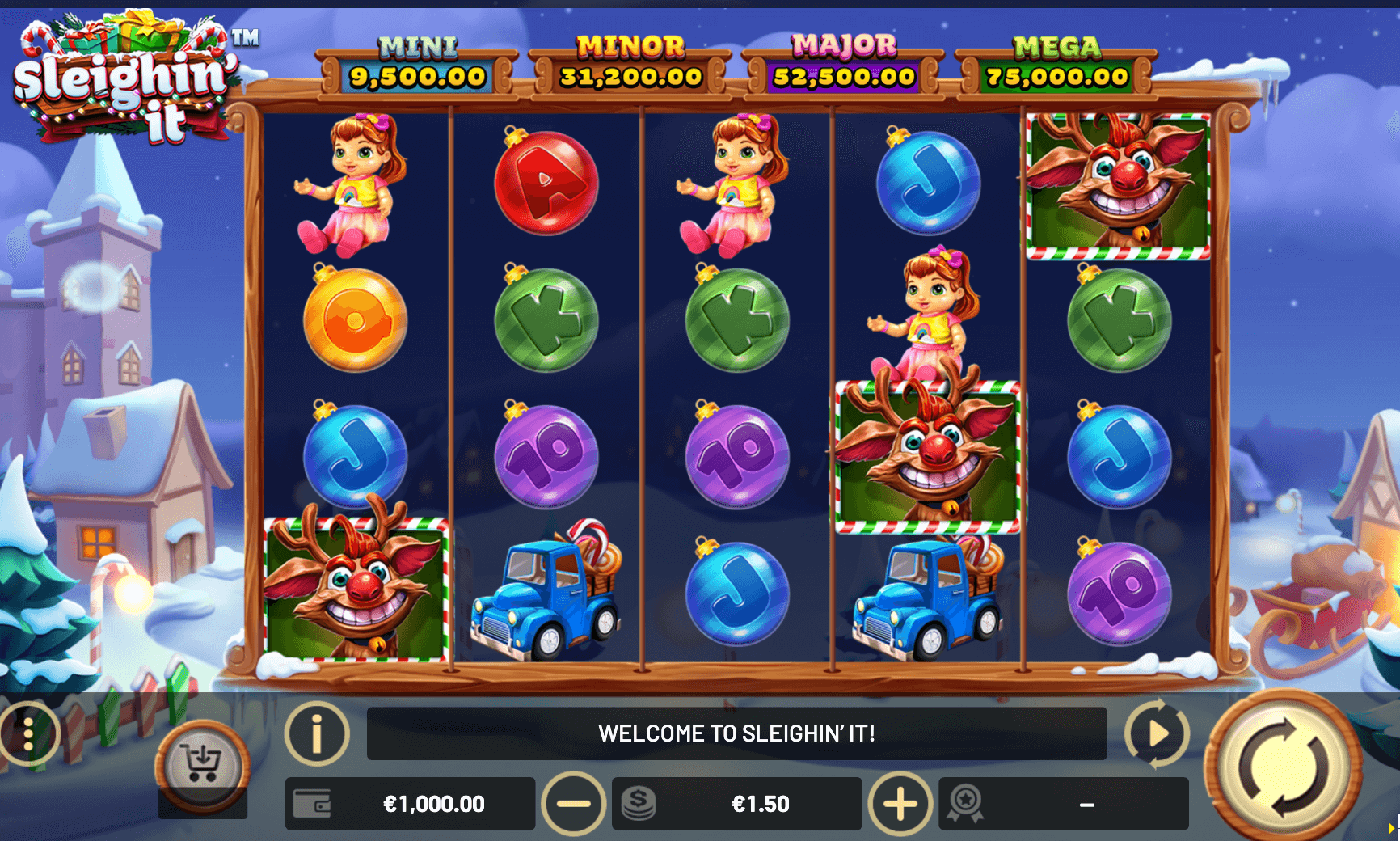The width and height of the screenshot is (1400, 841).
Task: Click the €1,000.00 balance wallet panel
Action: [x=411, y=804]
